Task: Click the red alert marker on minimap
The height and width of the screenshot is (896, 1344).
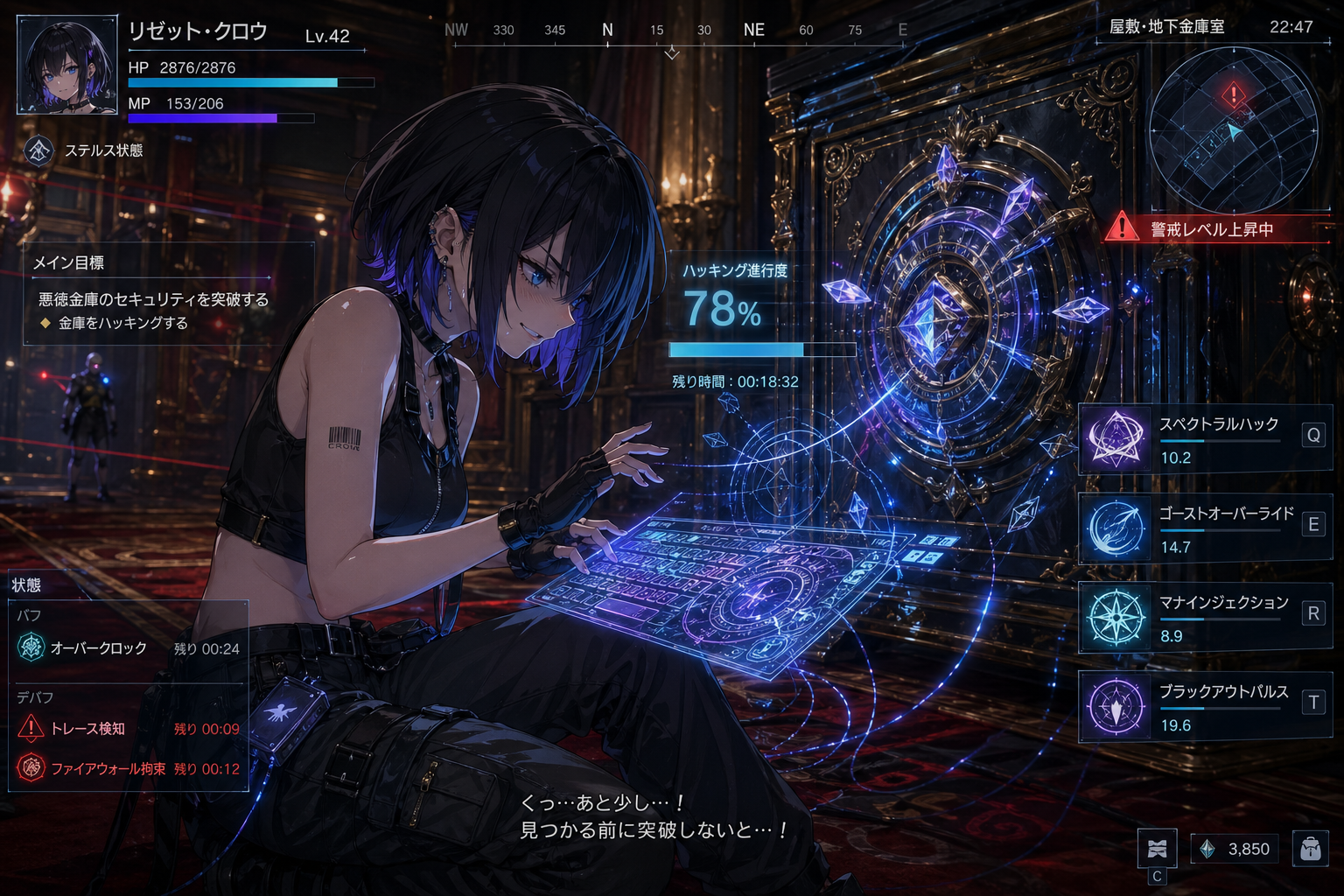Action: point(1234,94)
